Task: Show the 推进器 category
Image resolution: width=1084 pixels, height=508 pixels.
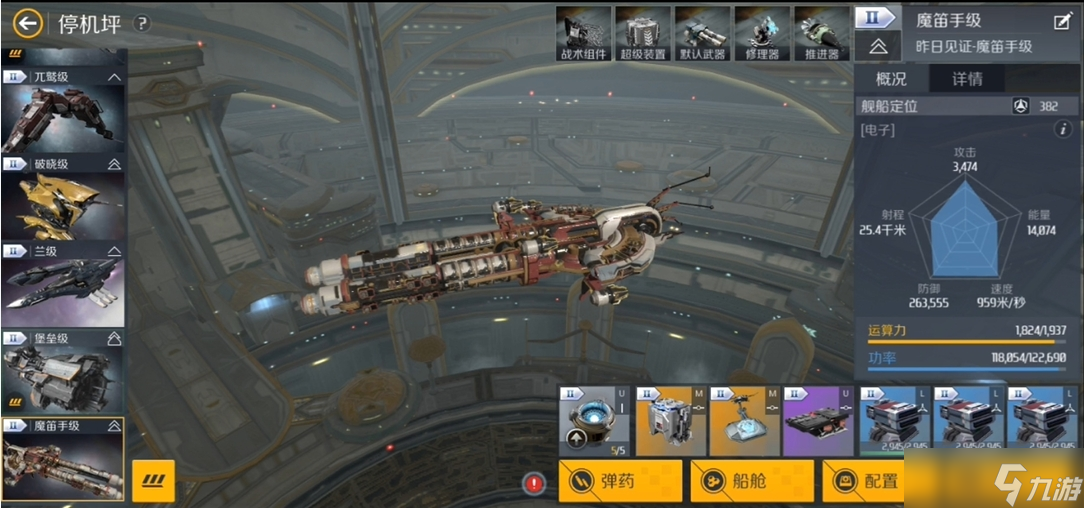Action: click(822, 32)
